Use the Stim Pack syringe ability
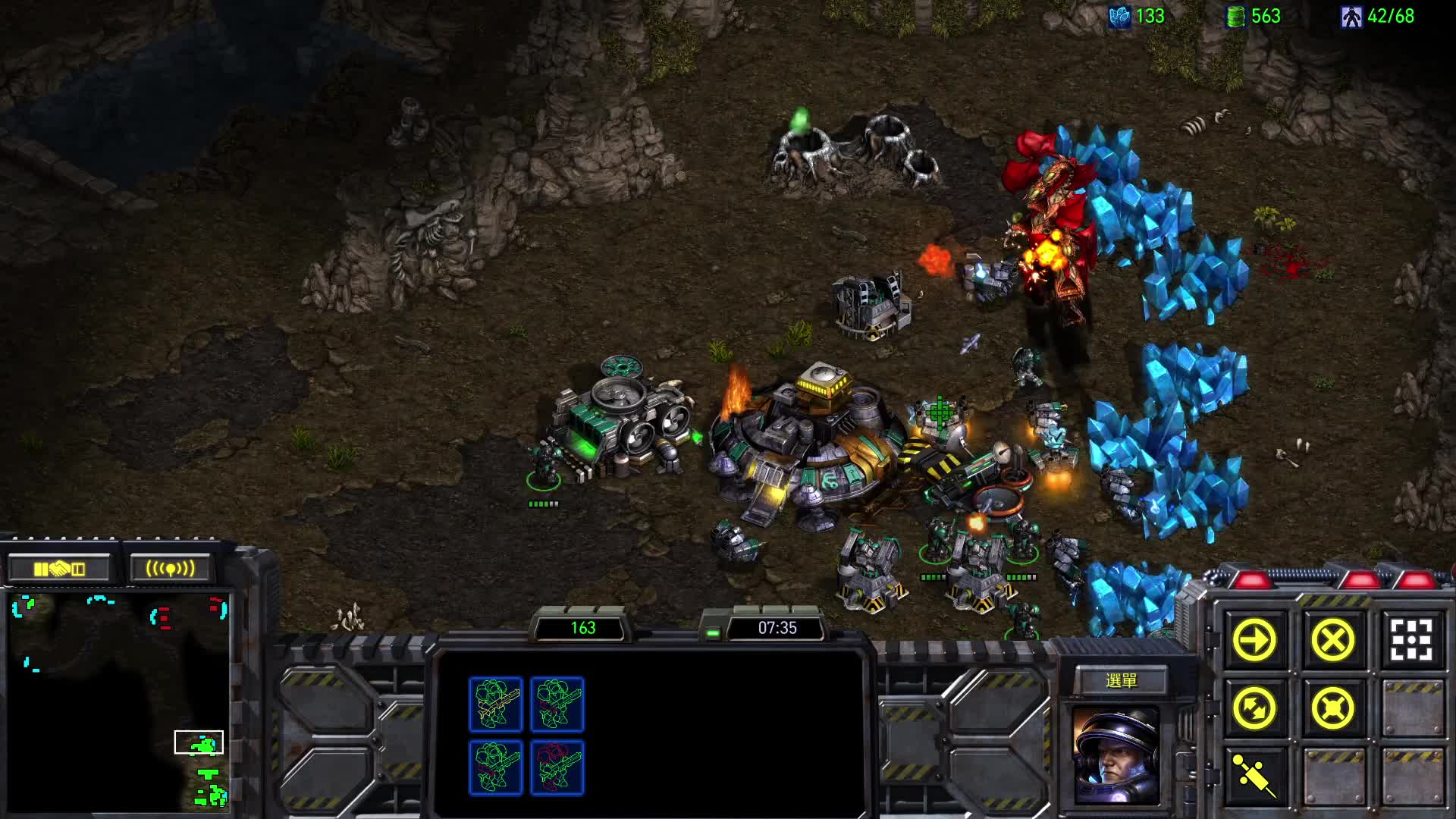Screen dimensions: 1456x819 coord(1255,776)
